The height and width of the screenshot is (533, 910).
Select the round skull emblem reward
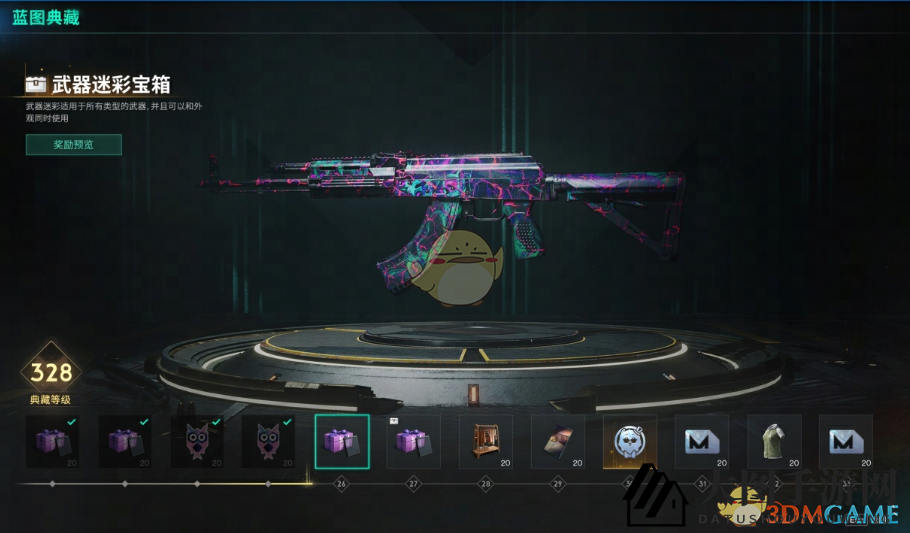tap(630, 441)
